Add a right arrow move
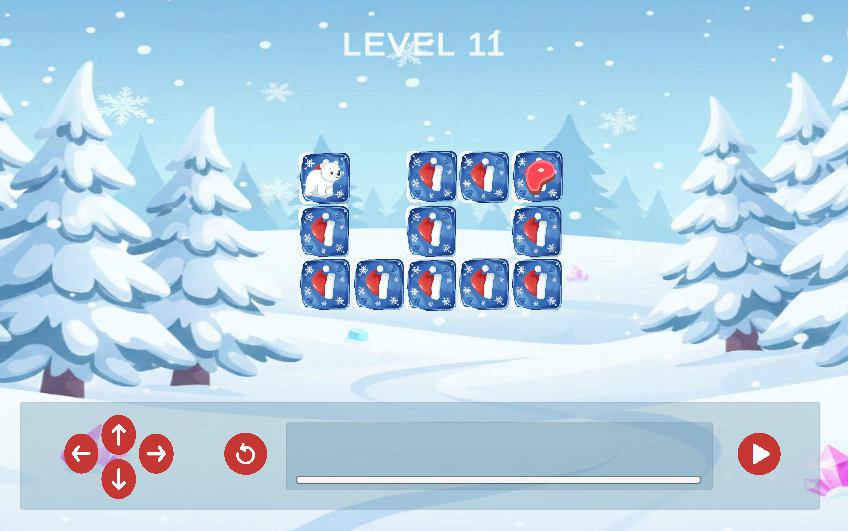848x531 pixels. tap(156, 454)
